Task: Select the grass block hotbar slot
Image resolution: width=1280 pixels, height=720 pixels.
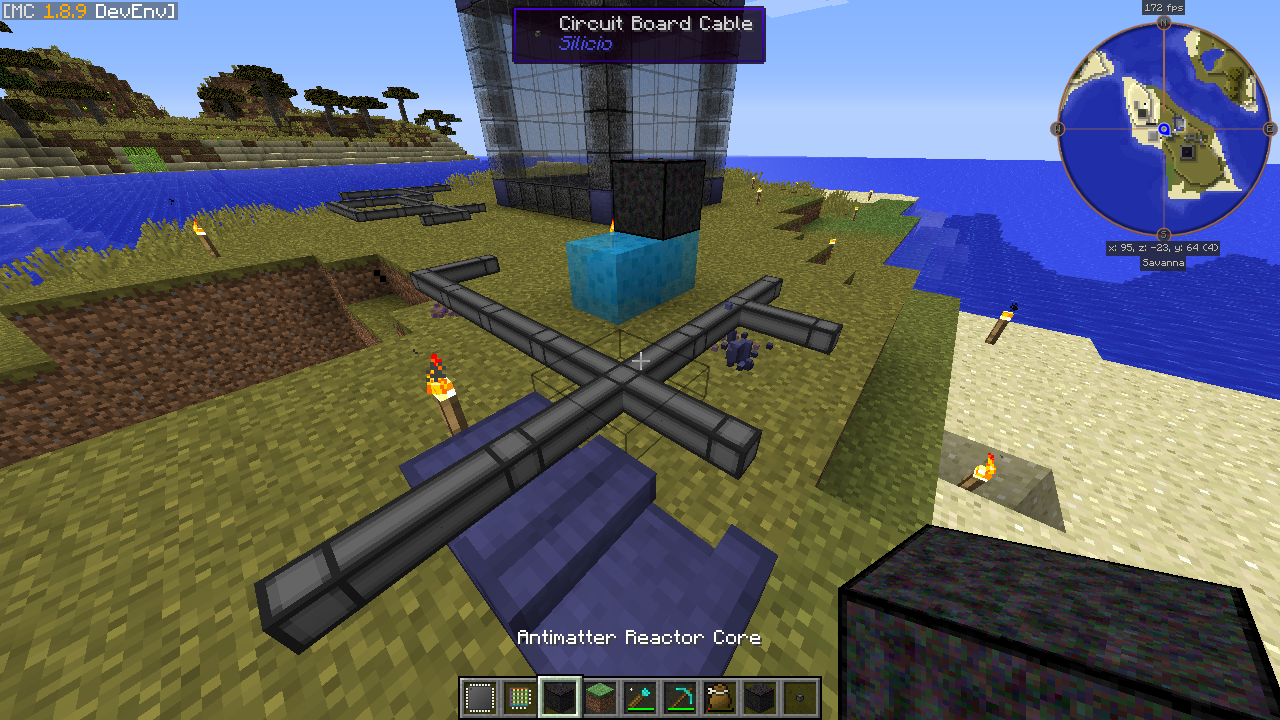Action: coord(600,697)
